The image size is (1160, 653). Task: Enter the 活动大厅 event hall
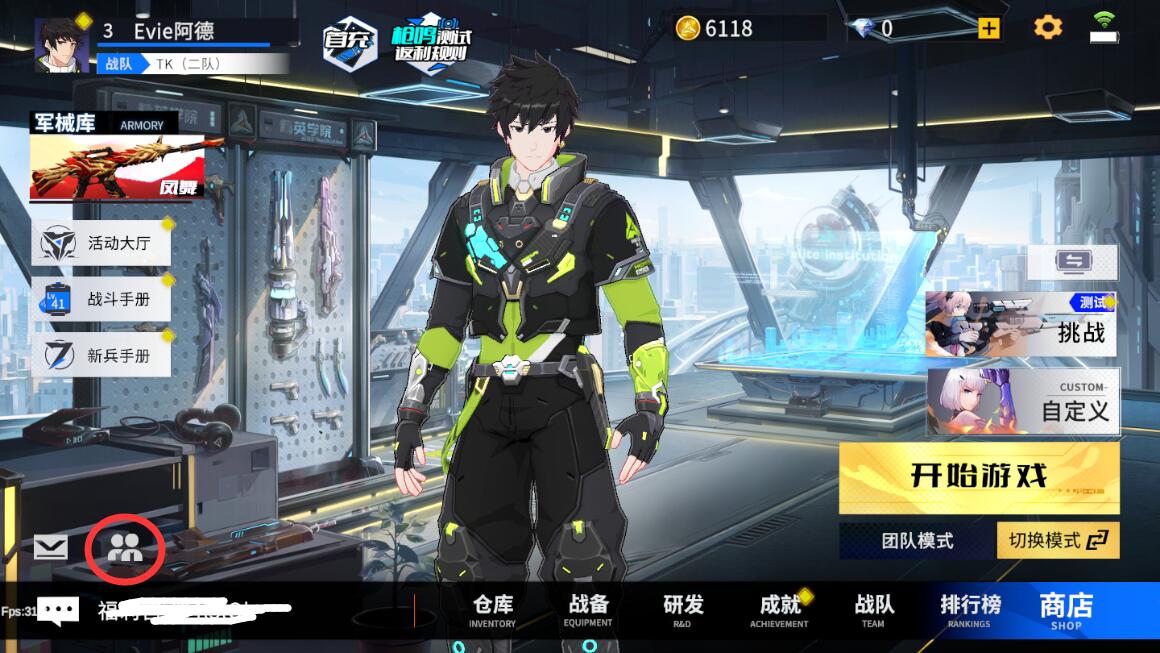point(101,243)
